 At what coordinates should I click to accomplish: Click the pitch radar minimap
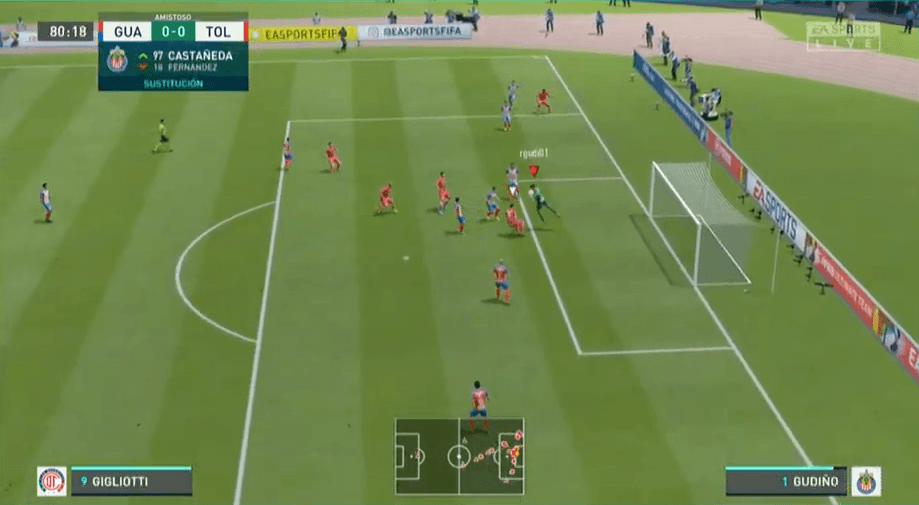pos(459,456)
